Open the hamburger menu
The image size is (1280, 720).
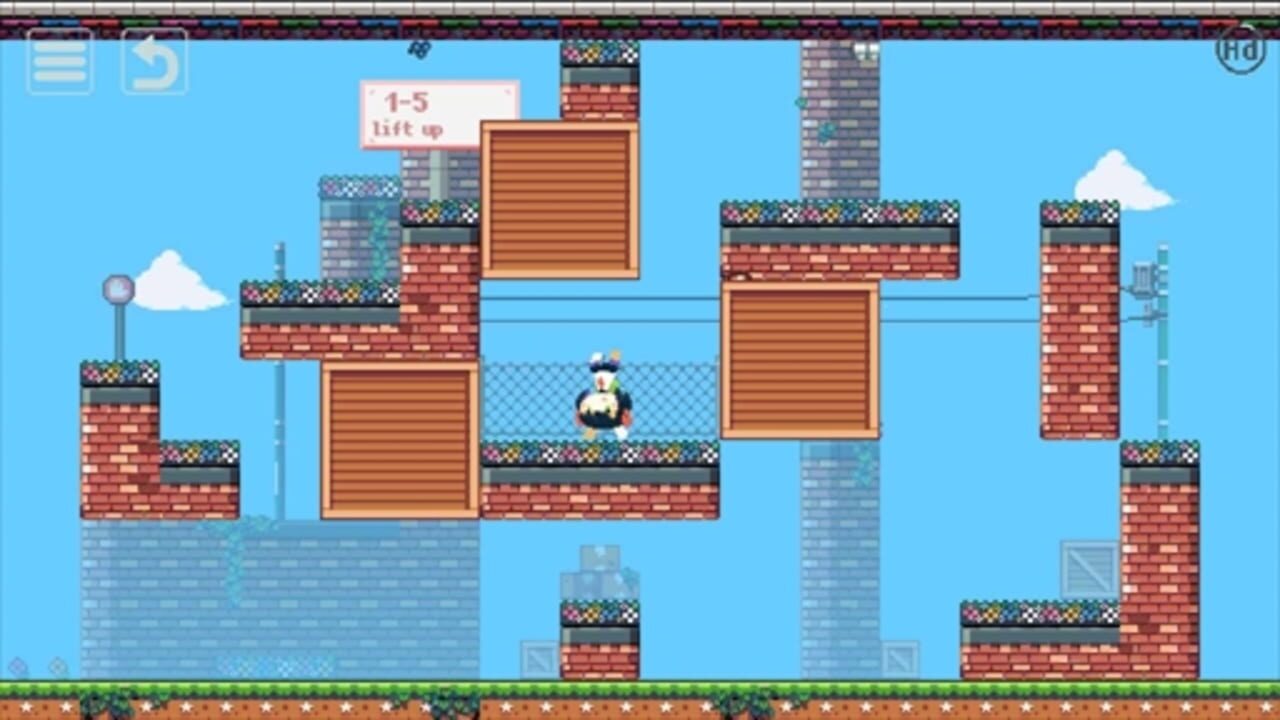point(58,60)
